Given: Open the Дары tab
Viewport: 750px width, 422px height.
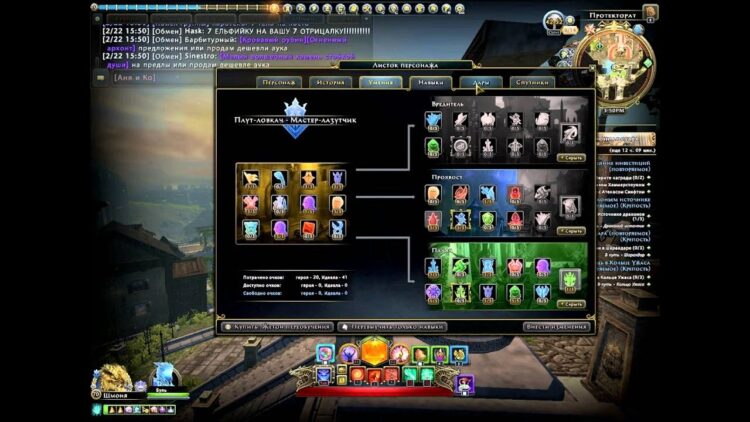Looking at the screenshot, I should click(x=482, y=82).
